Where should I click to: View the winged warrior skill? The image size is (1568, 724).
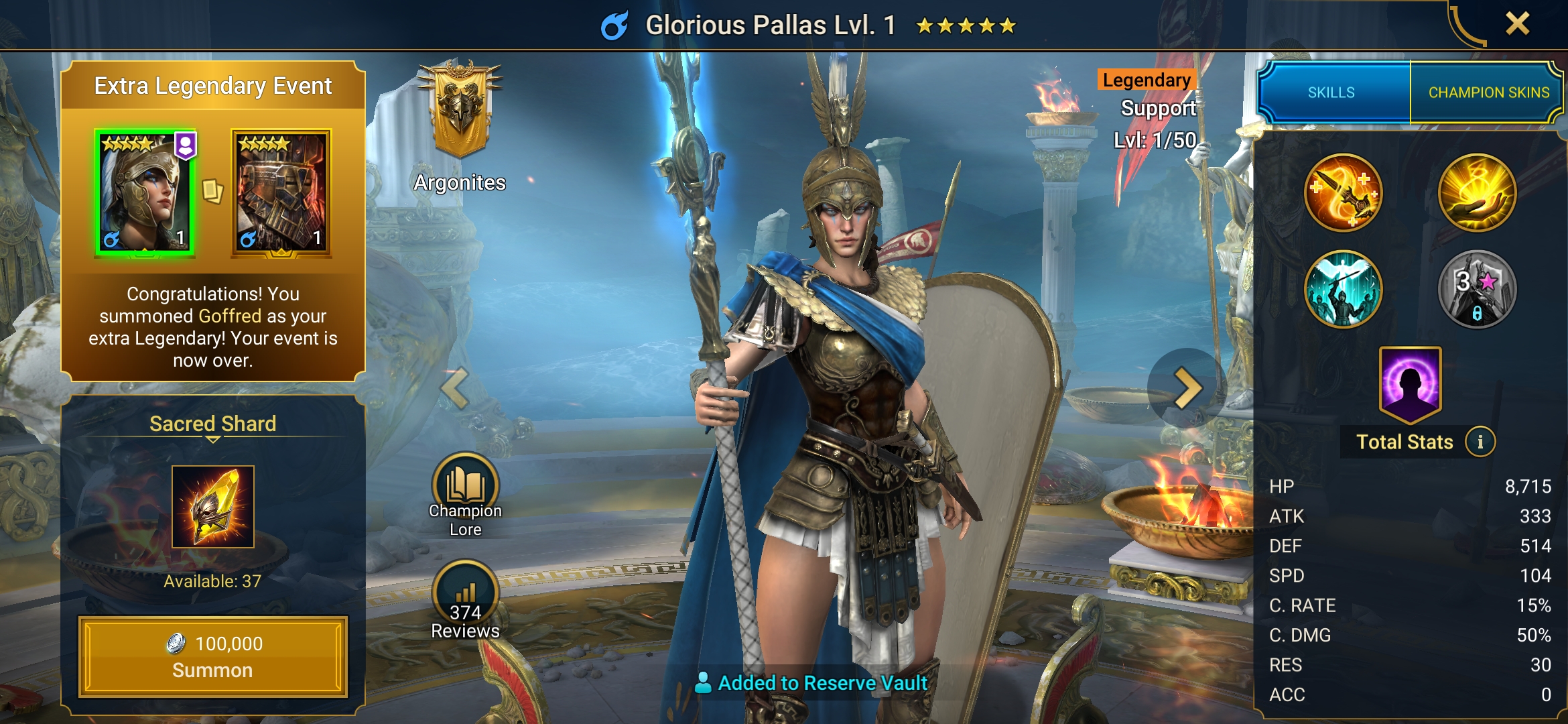[x=1343, y=290]
